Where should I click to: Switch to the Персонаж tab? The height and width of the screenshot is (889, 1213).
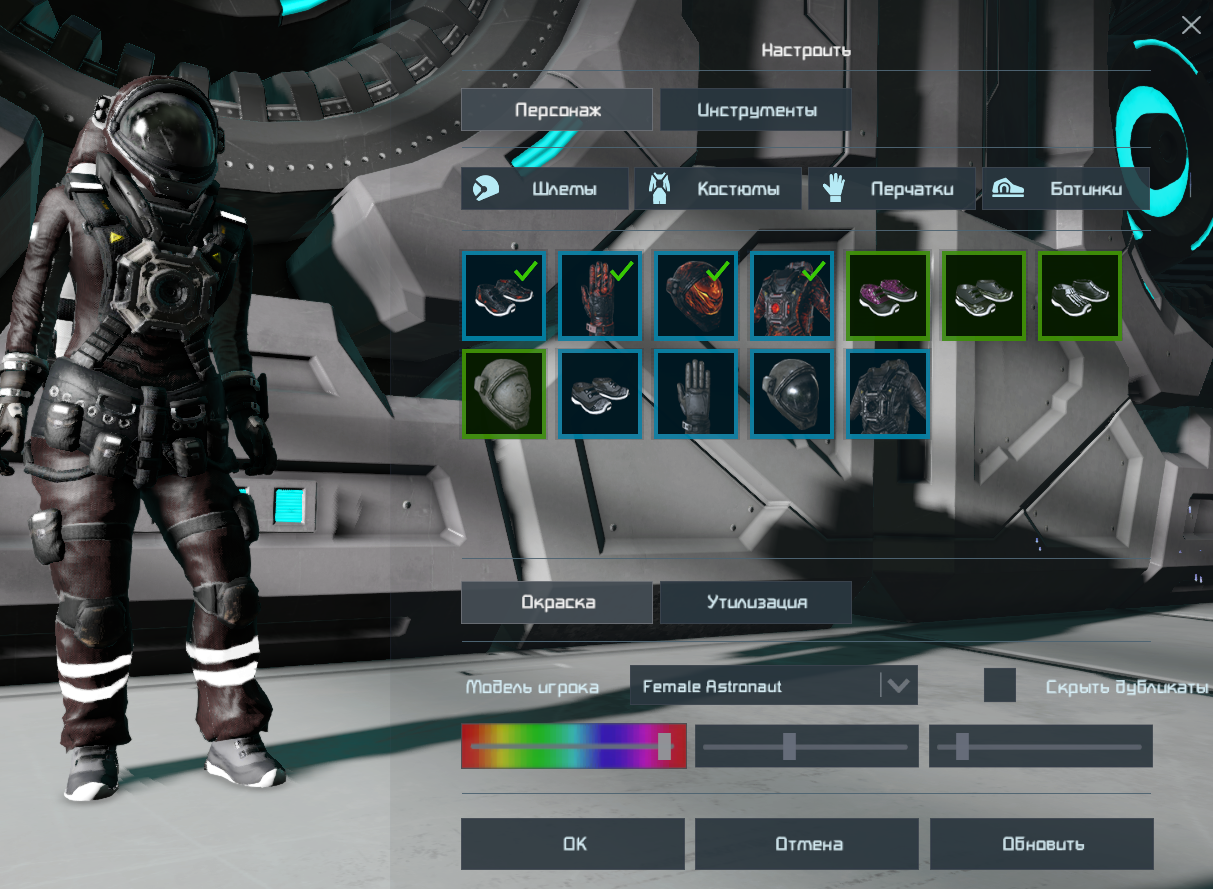point(557,110)
